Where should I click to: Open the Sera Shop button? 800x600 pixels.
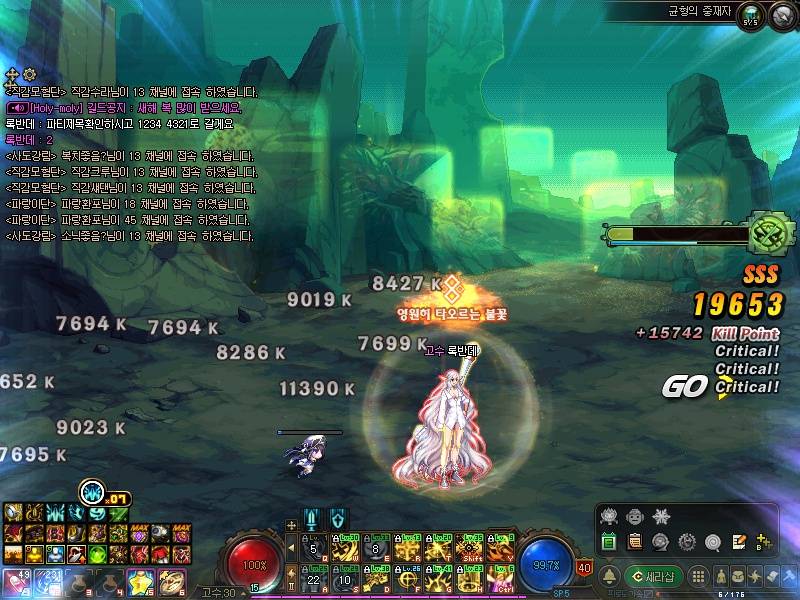point(655,576)
